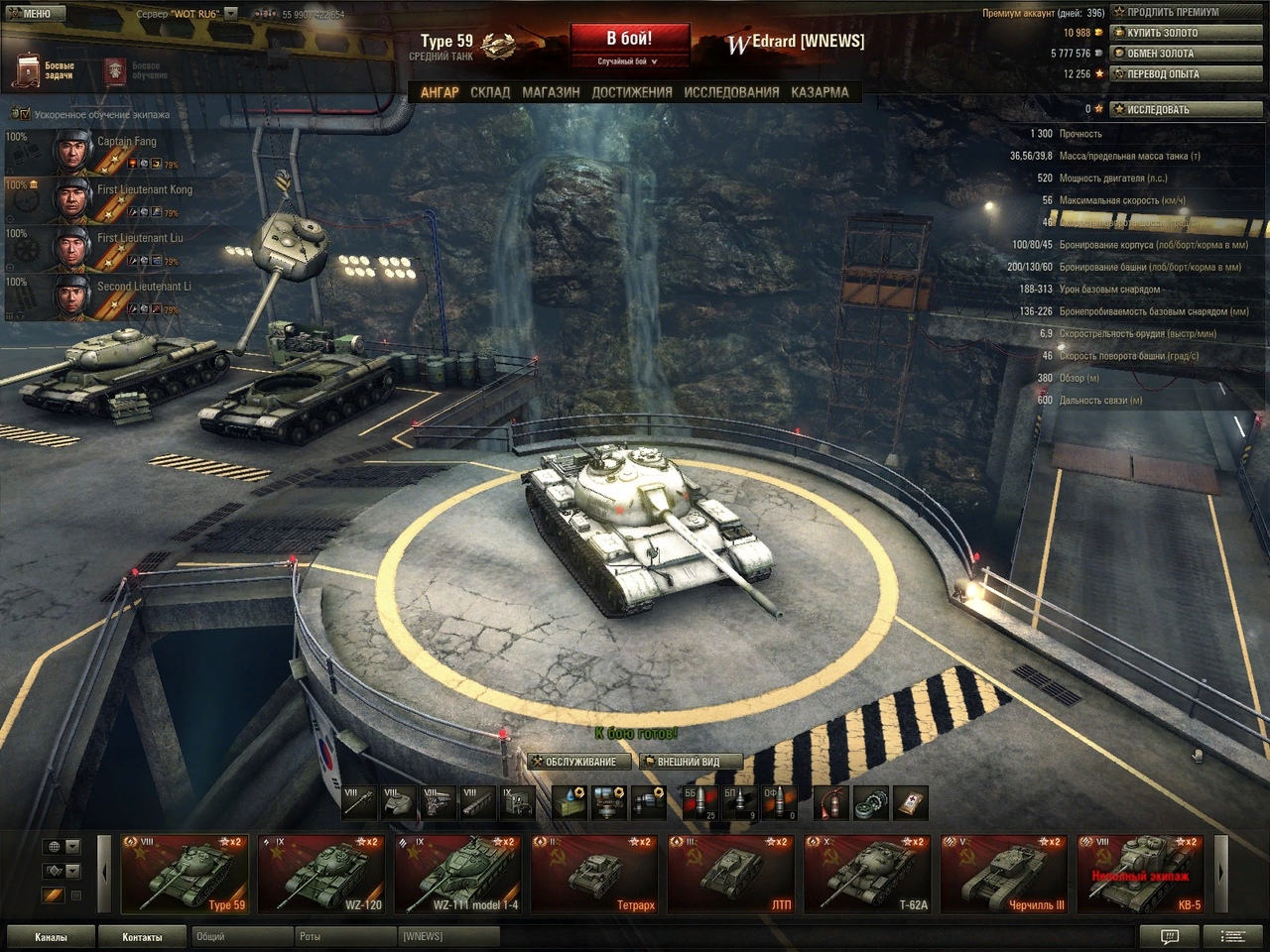Show the ИССЛЕДОВАНИЯ tab

pos(731,92)
